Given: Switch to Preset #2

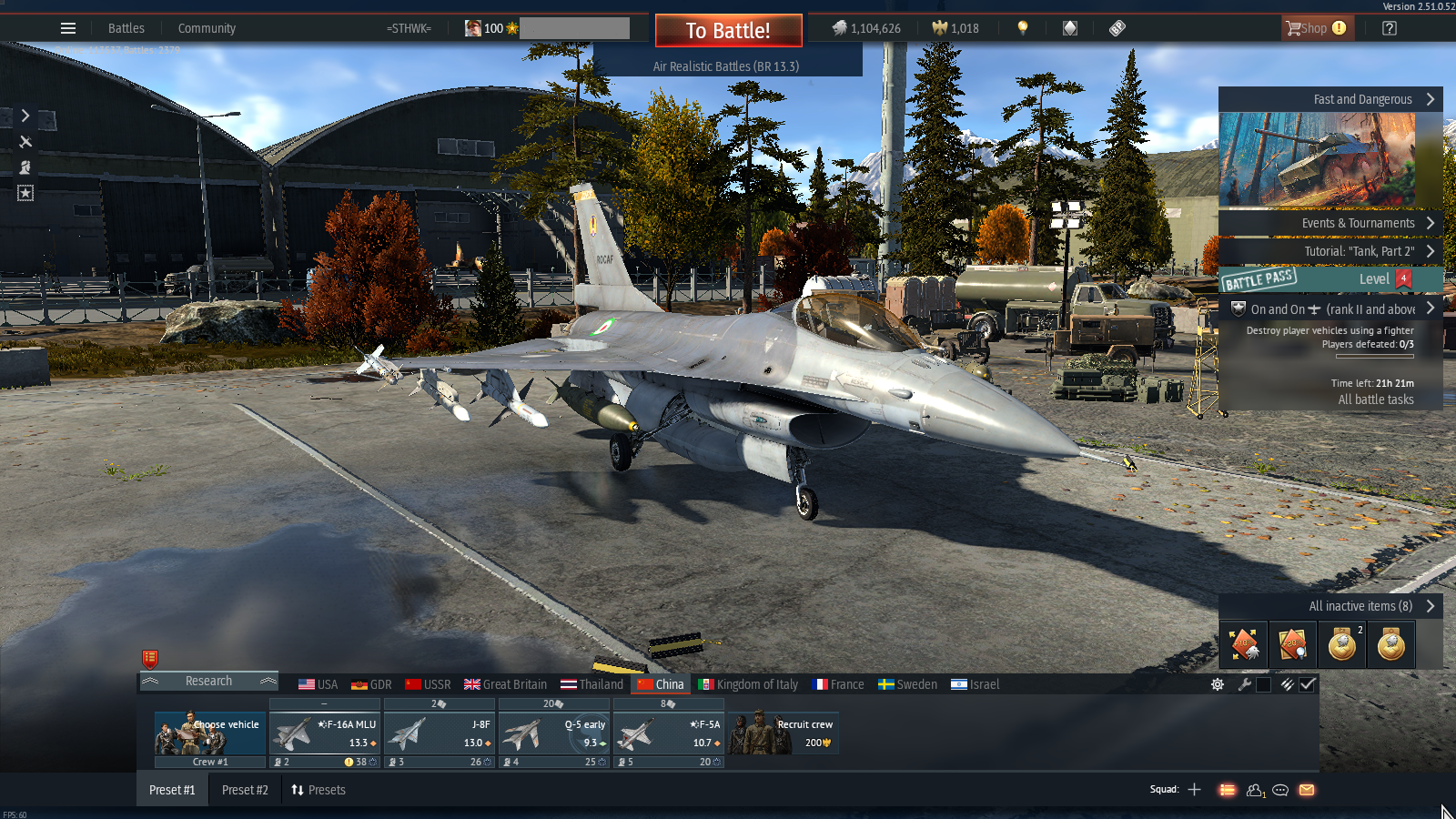Looking at the screenshot, I should 245,790.
